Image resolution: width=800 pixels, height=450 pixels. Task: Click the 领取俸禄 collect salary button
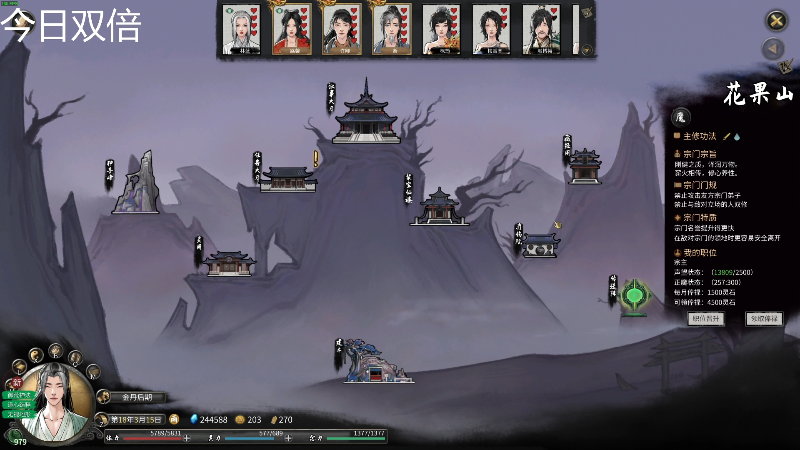[764, 319]
